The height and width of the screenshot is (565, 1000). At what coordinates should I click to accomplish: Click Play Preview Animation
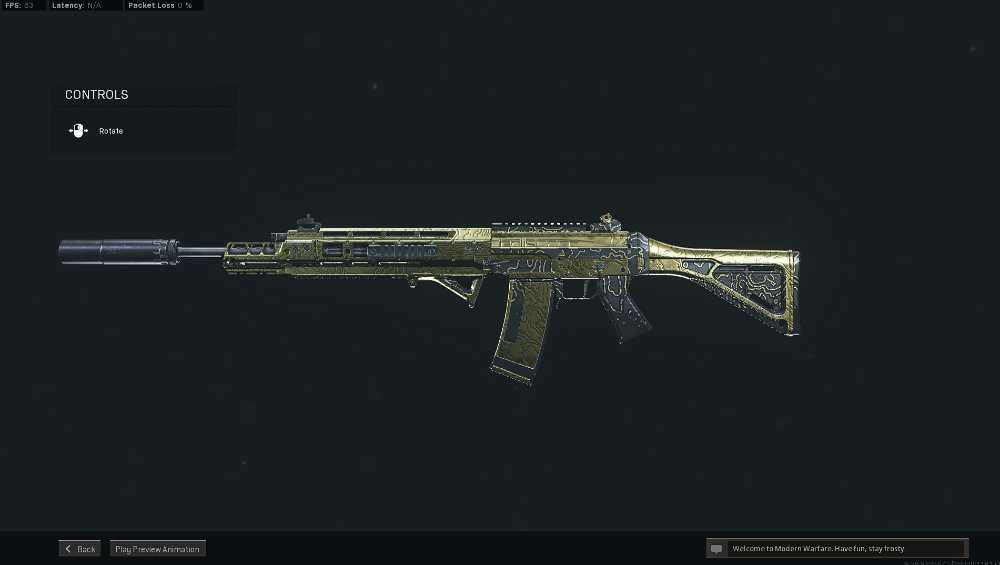pyautogui.click(x=157, y=549)
